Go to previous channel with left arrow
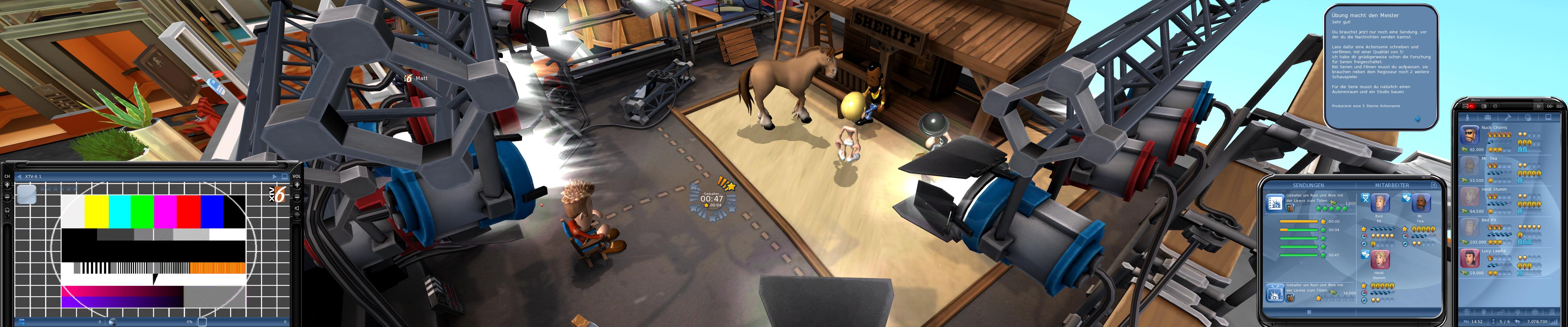The image size is (1568, 327). tap(19, 177)
